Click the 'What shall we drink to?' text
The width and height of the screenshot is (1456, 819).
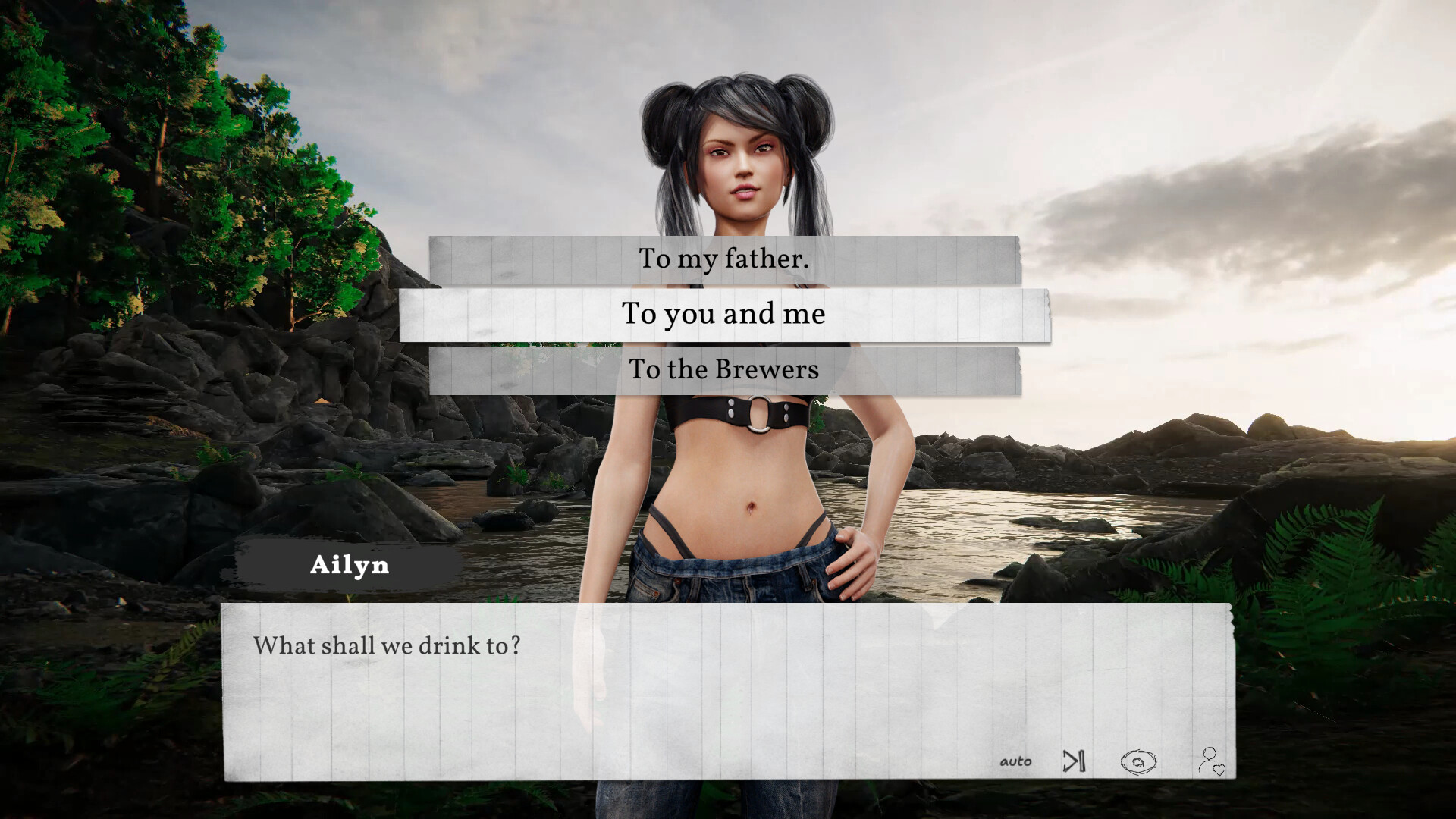[388, 645]
